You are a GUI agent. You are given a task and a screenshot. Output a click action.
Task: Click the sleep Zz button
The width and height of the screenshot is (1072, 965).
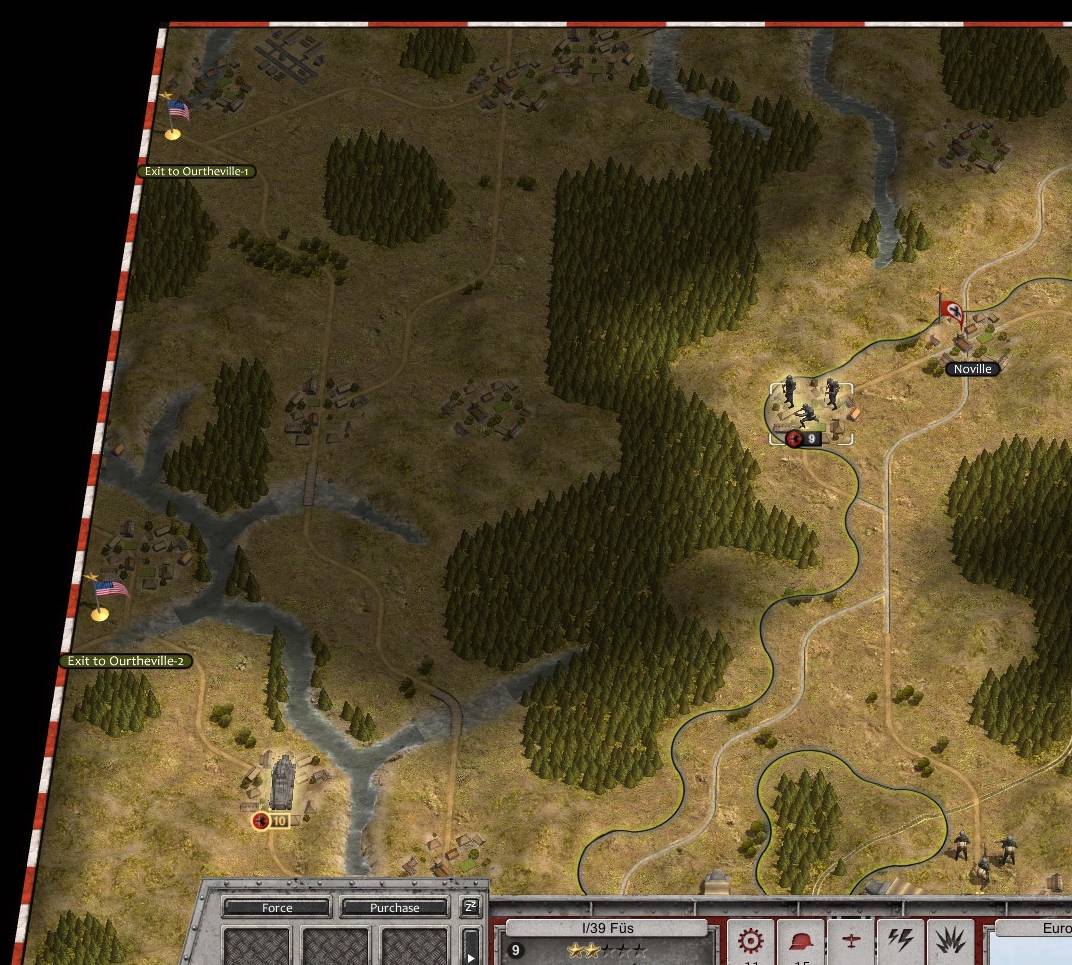click(470, 907)
